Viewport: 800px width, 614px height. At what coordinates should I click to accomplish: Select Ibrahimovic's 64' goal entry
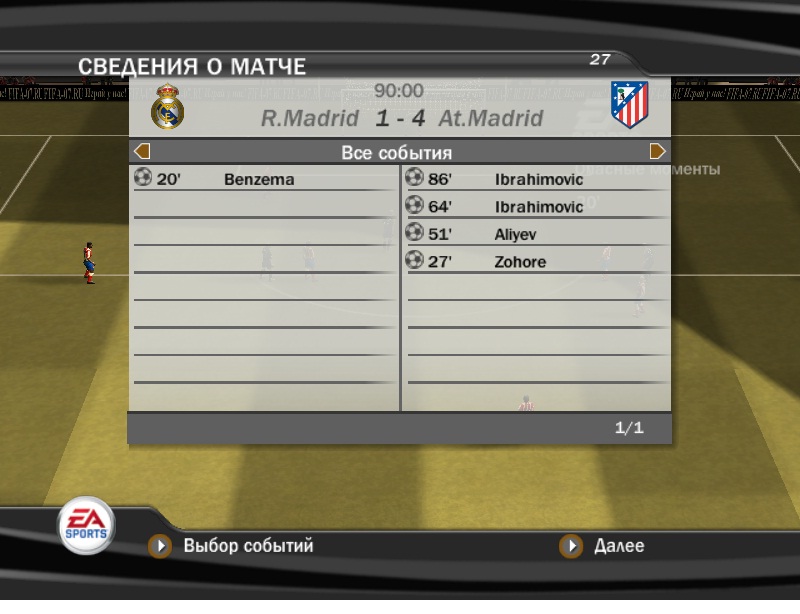coord(538,207)
